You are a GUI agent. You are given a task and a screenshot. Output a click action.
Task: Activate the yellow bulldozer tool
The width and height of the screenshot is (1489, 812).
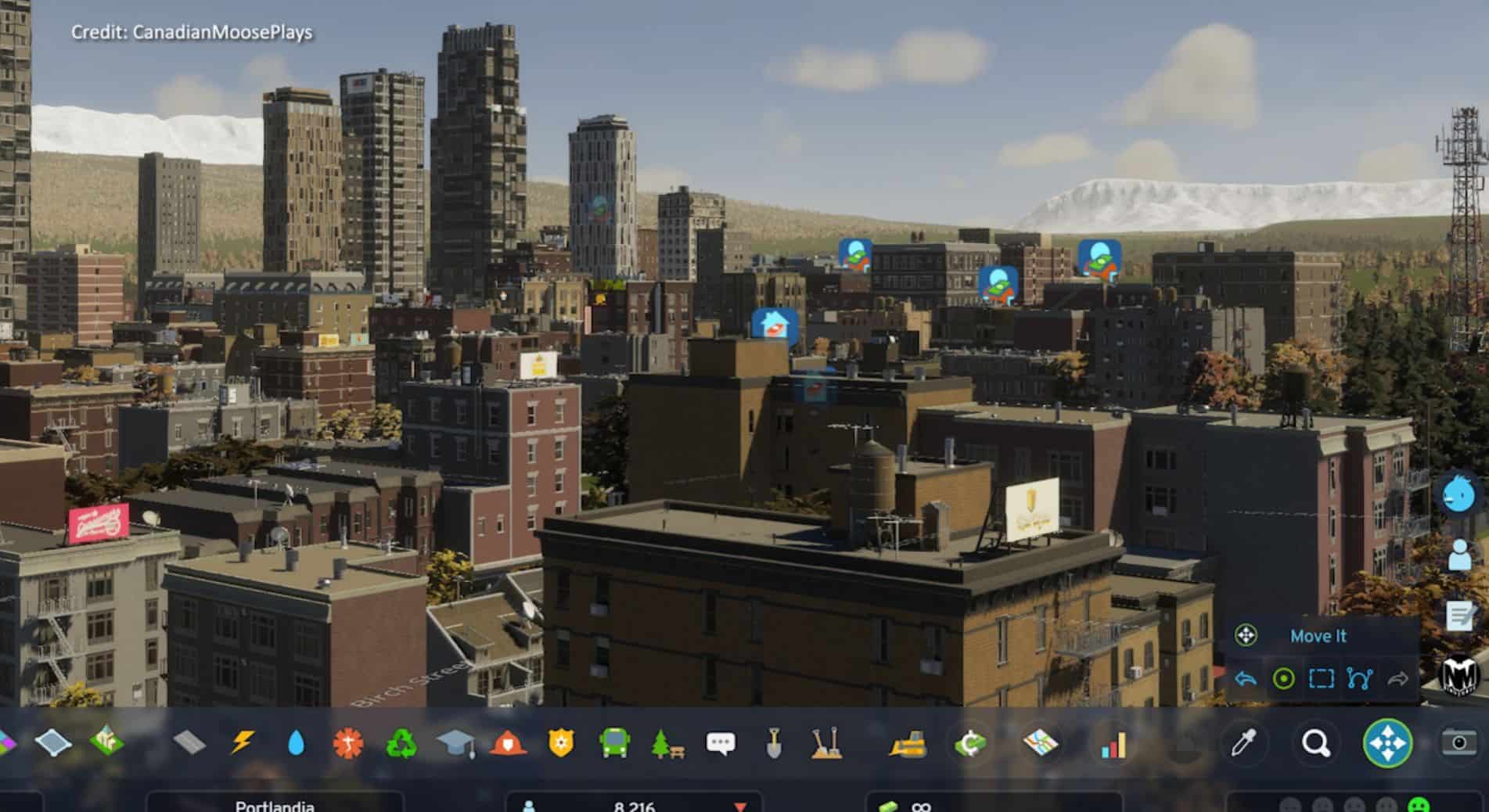(908, 743)
